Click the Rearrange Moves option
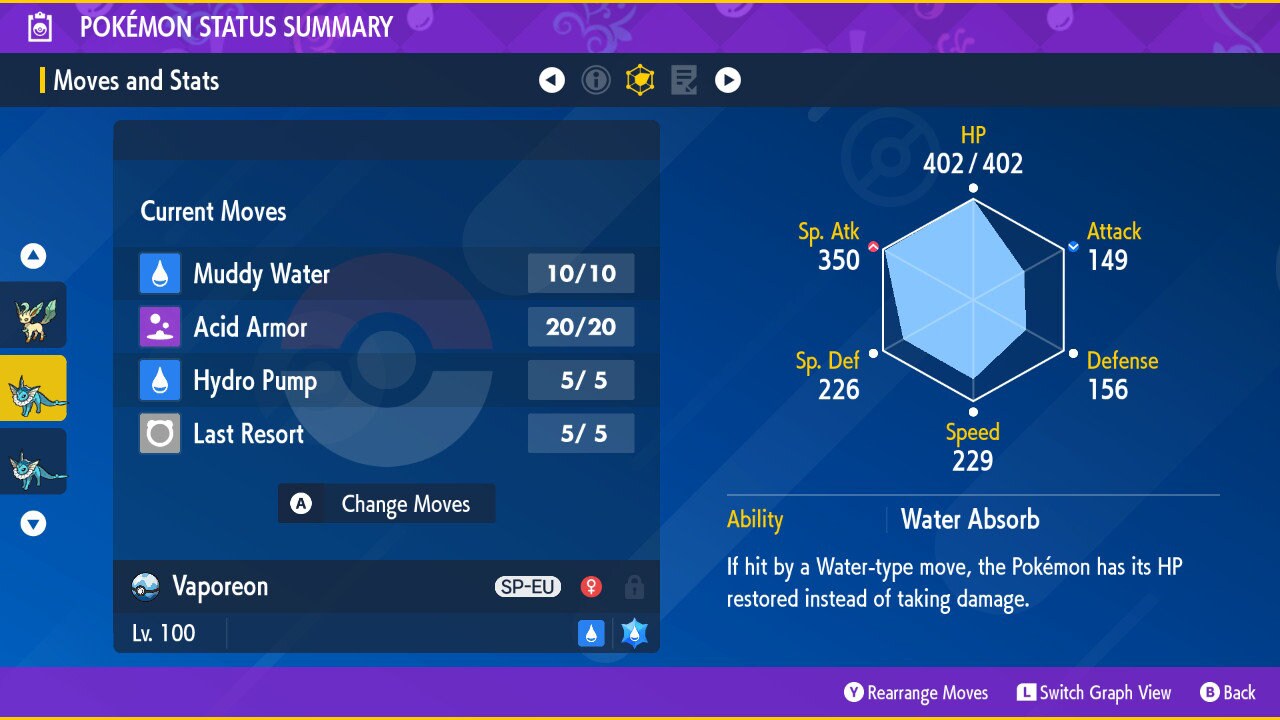Image resolution: width=1280 pixels, height=720 pixels. [x=916, y=693]
